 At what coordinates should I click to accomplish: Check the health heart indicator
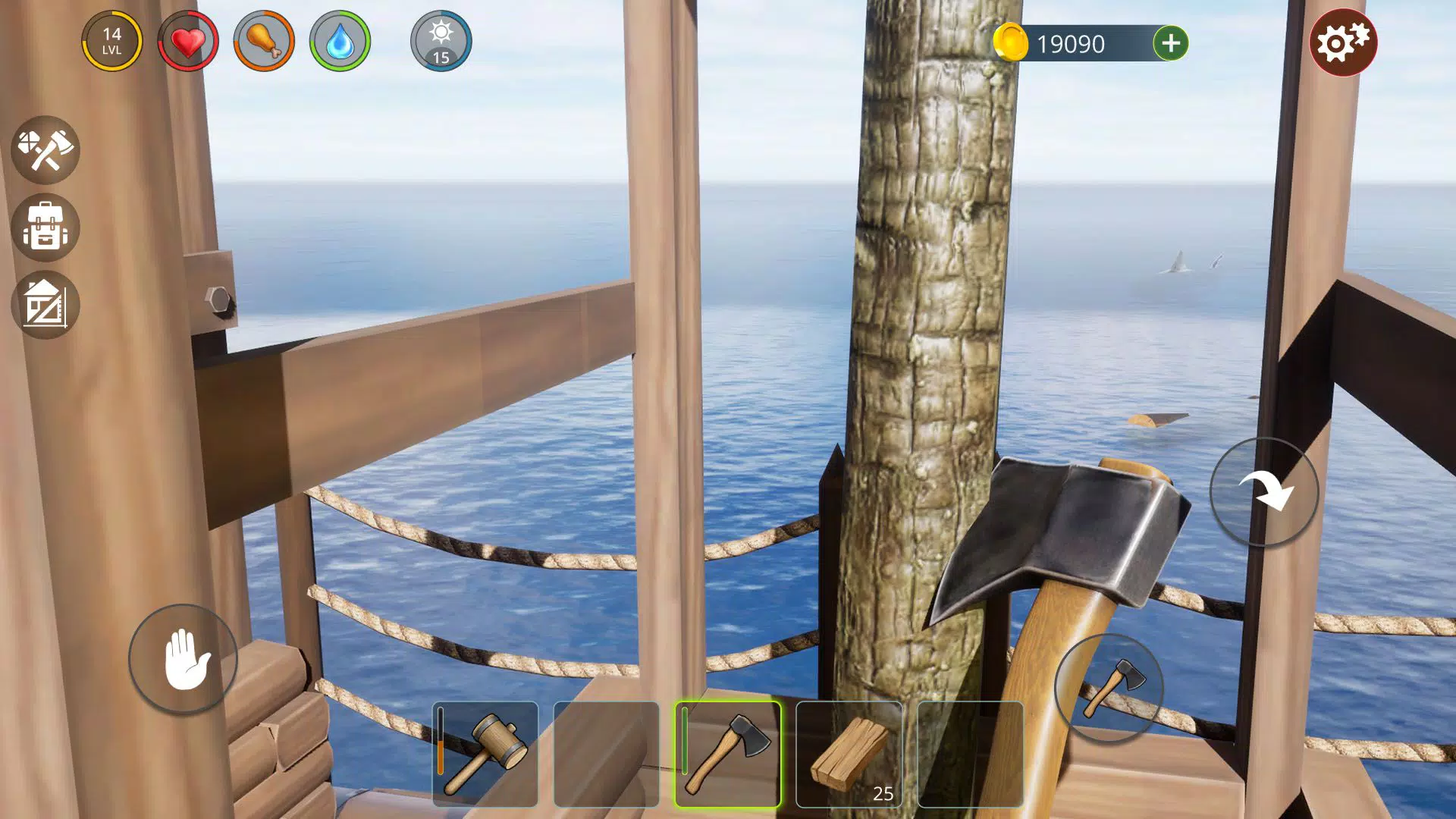pos(187,42)
